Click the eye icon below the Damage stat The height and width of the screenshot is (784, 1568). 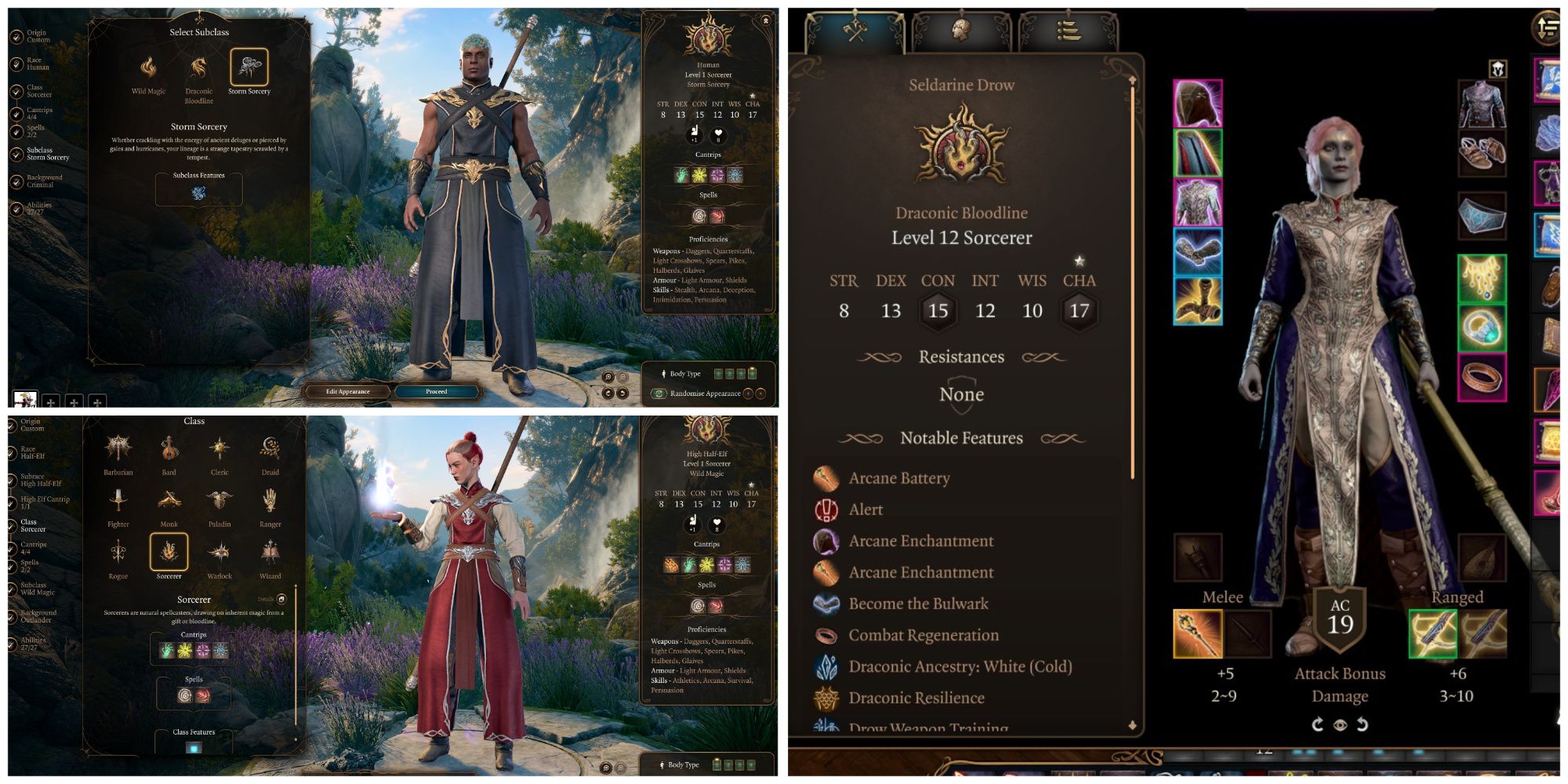(1339, 726)
